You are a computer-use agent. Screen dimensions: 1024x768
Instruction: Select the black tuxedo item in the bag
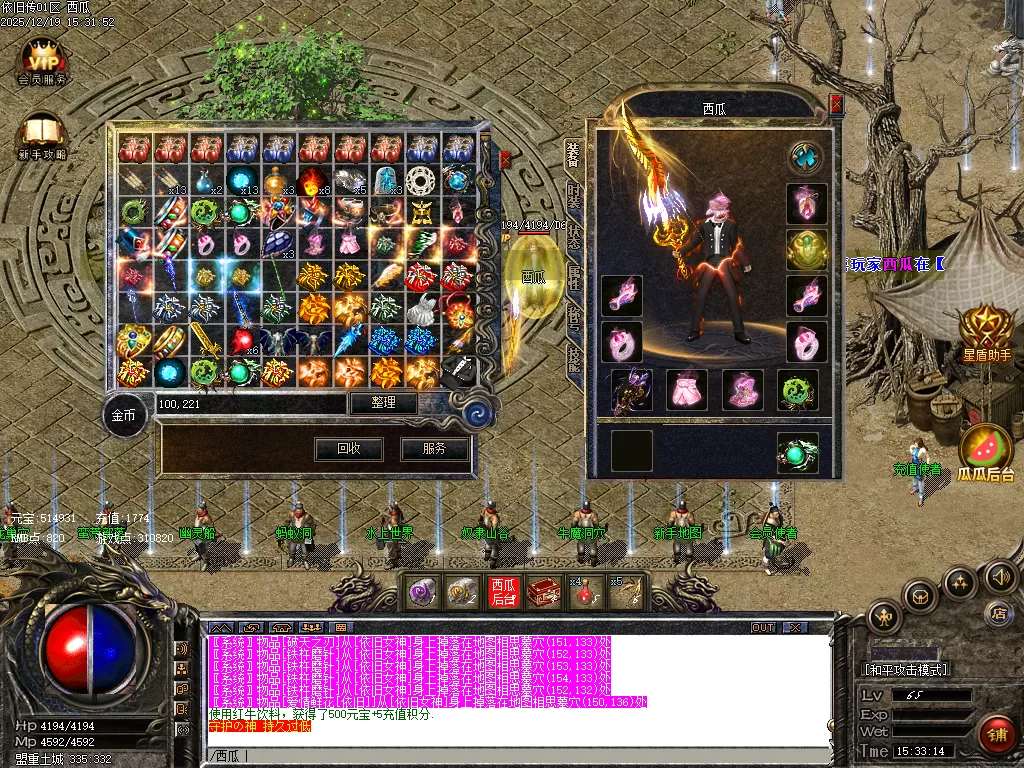457,372
